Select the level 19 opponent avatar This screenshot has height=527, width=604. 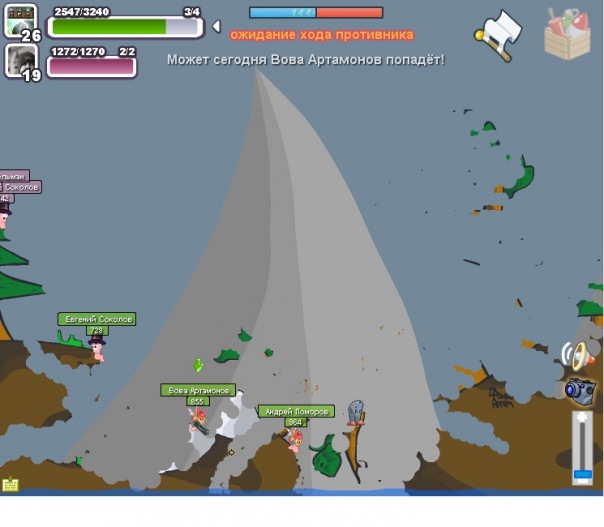point(22,62)
